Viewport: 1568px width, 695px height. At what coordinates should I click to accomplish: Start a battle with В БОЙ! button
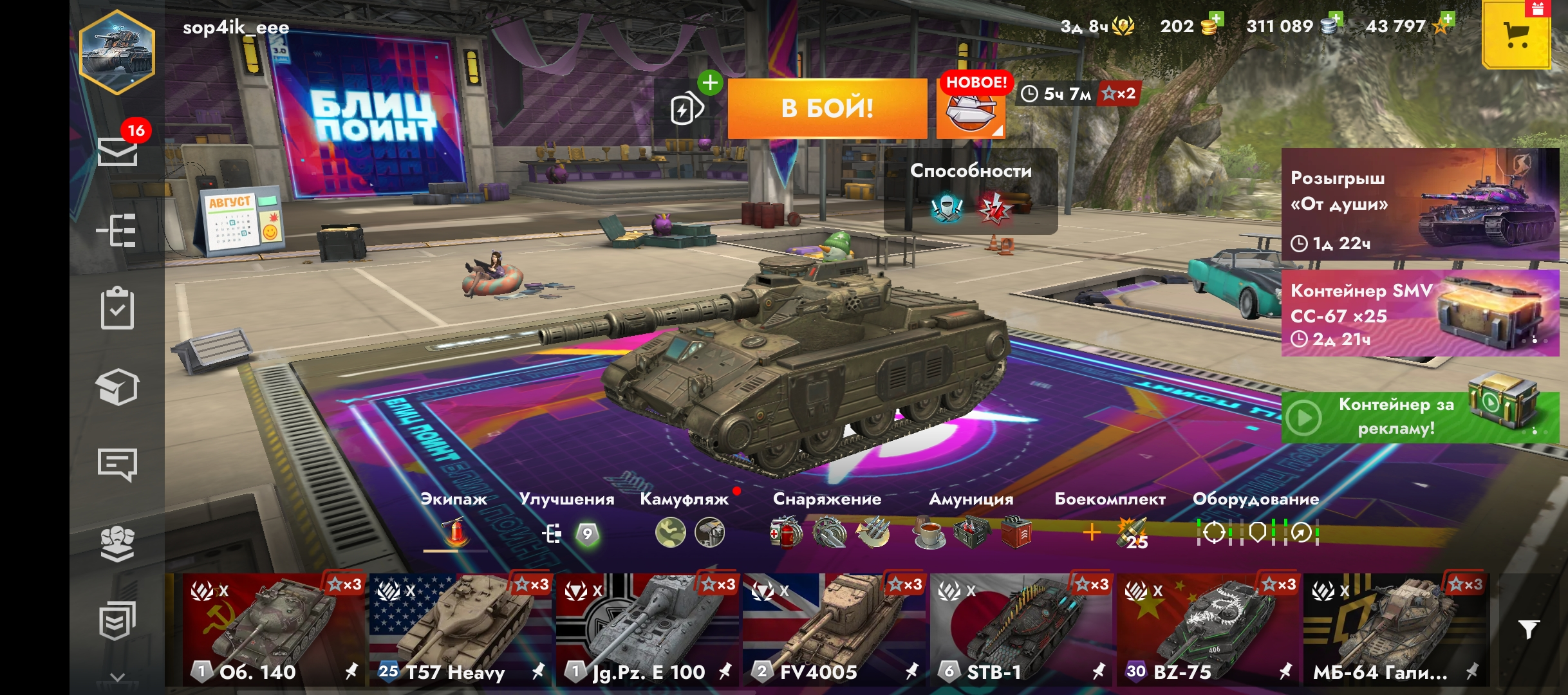pos(827,108)
